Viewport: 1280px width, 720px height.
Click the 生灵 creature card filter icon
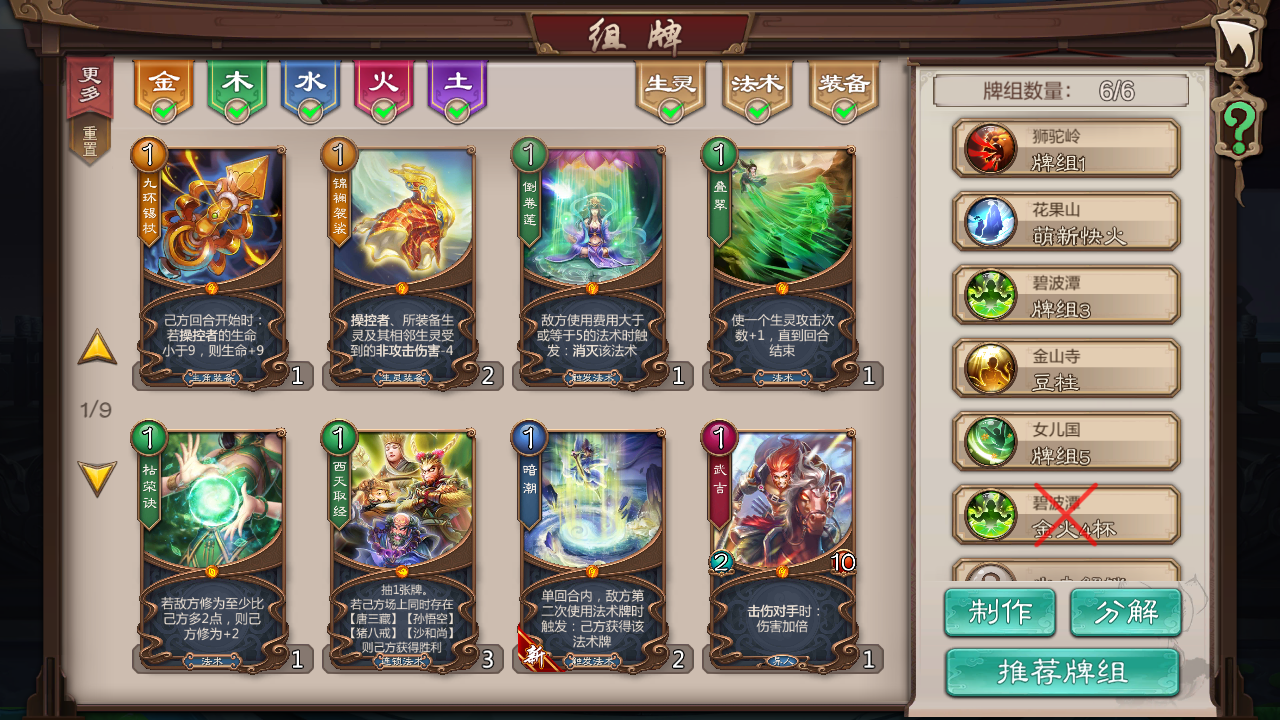pos(668,85)
